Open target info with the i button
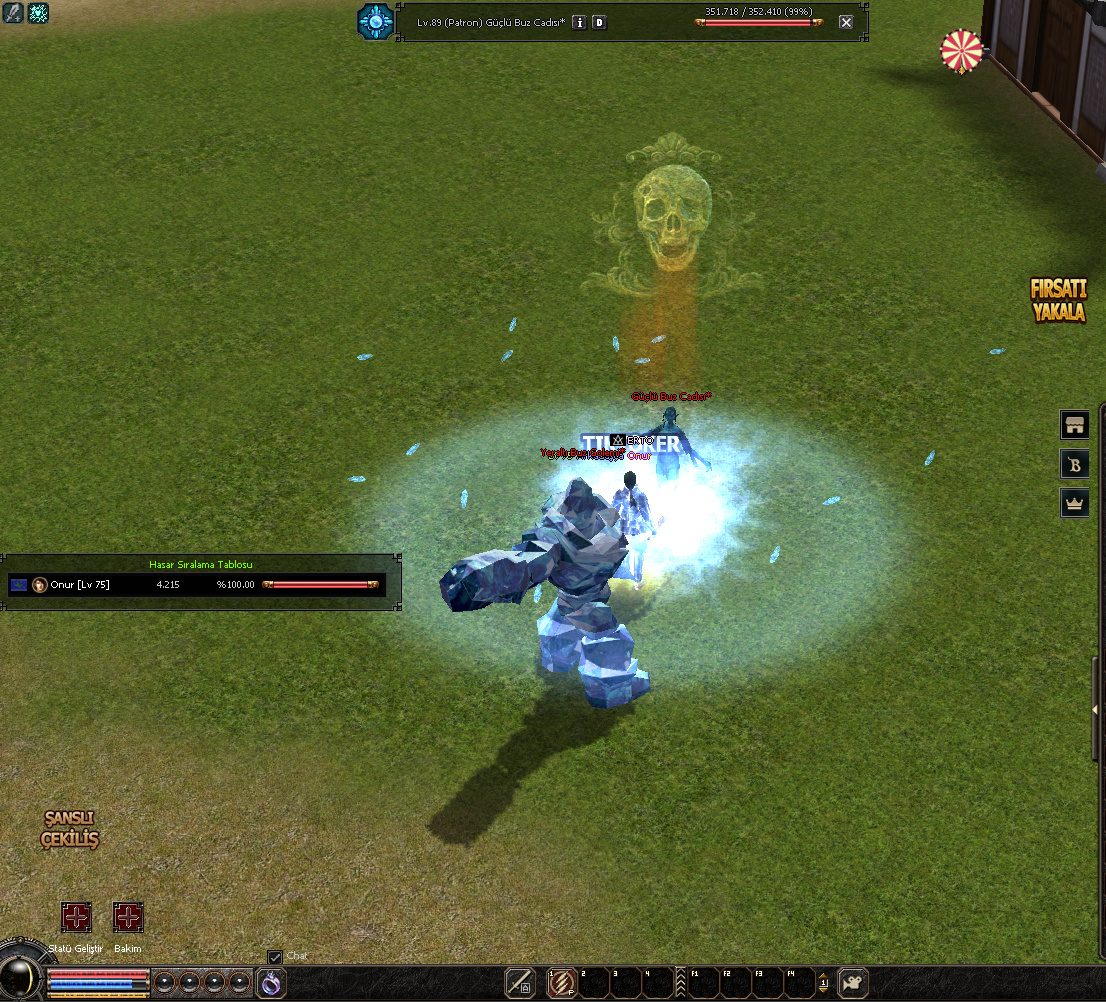 (x=579, y=22)
